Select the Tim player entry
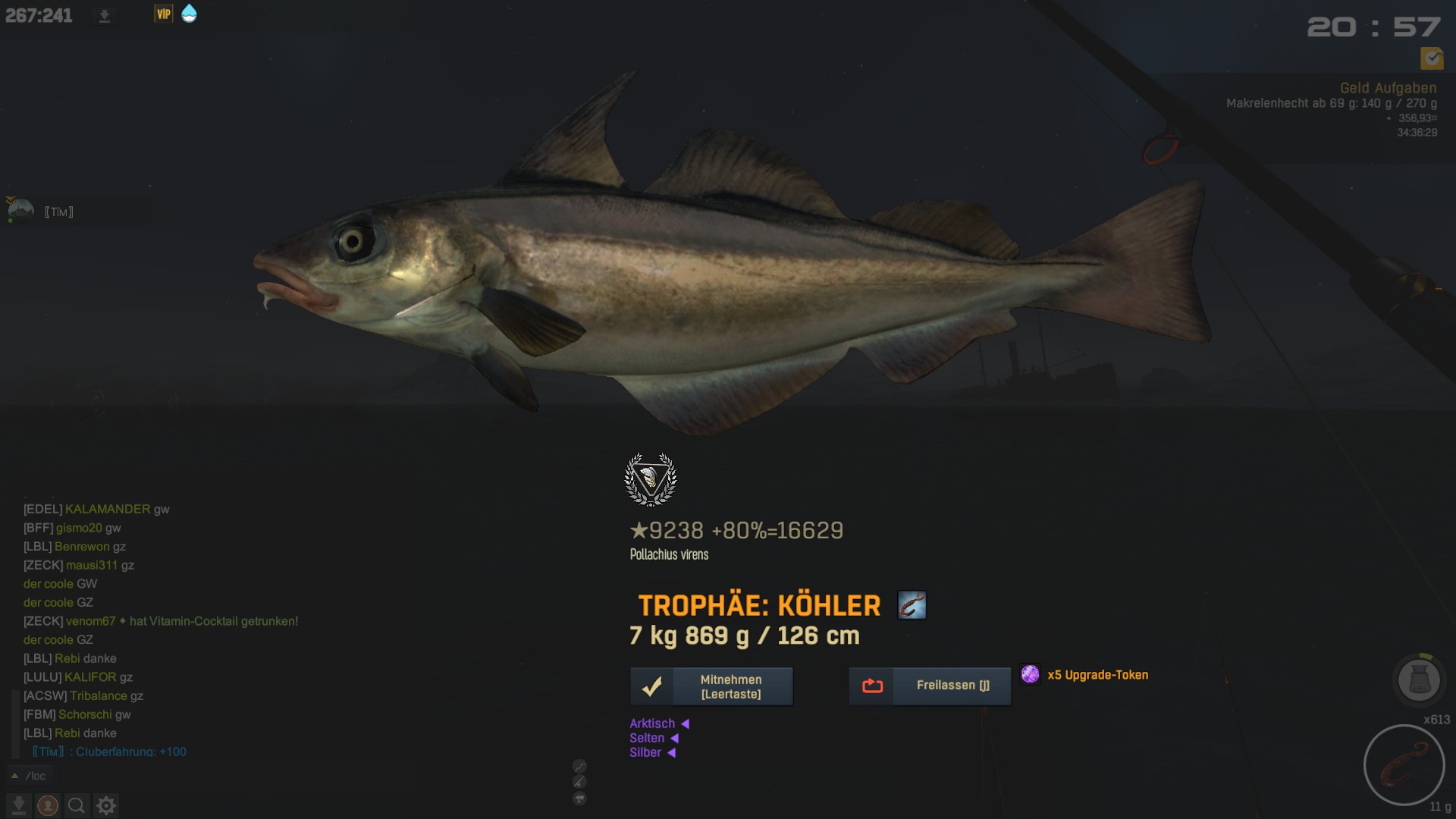Image resolution: width=1456 pixels, height=819 pixels. [x=58, y=212]
